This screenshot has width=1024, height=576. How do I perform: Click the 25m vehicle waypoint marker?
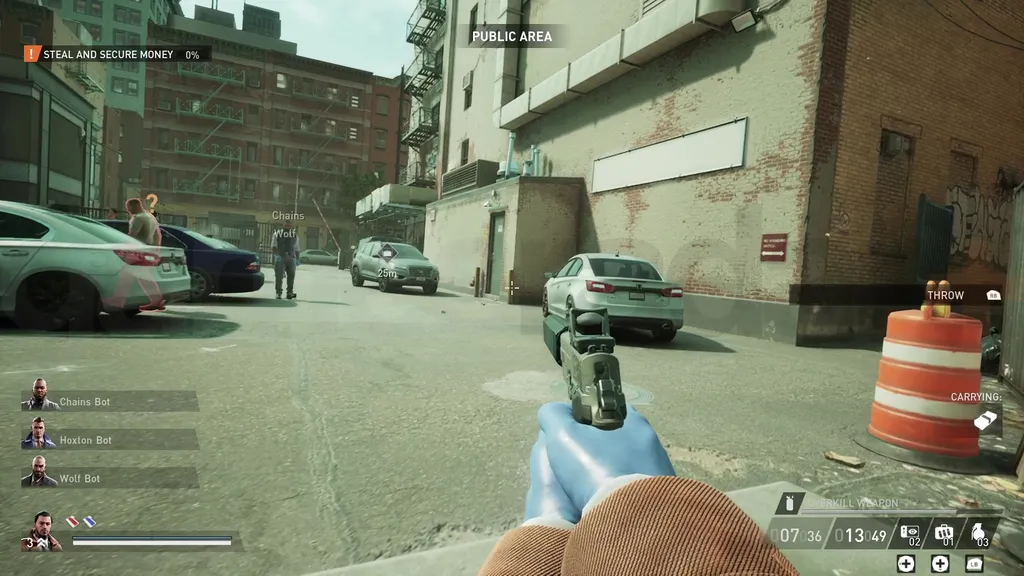(386, 254)
